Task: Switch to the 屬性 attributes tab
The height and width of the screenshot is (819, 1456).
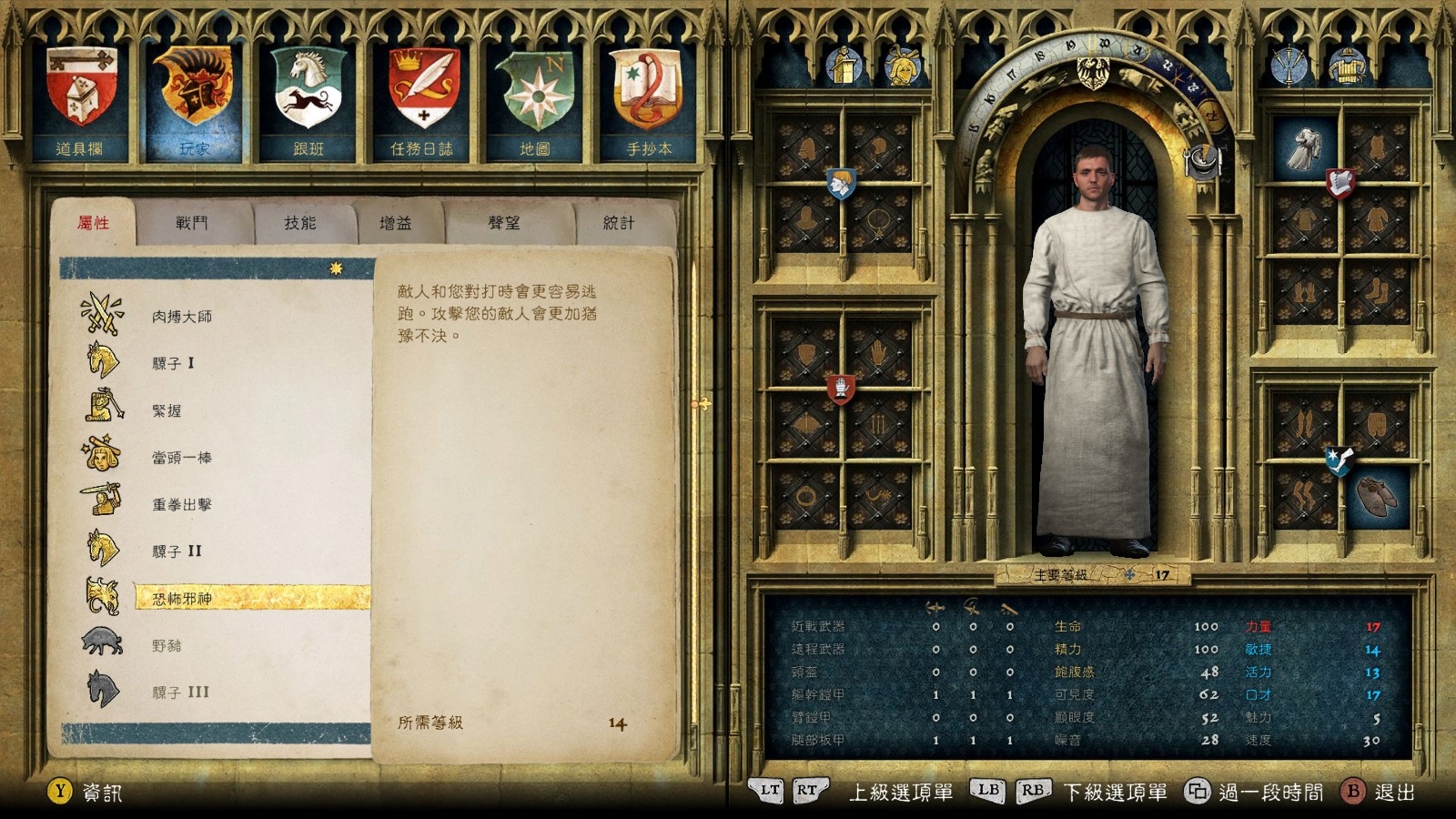Action: [x=93, y=223]
